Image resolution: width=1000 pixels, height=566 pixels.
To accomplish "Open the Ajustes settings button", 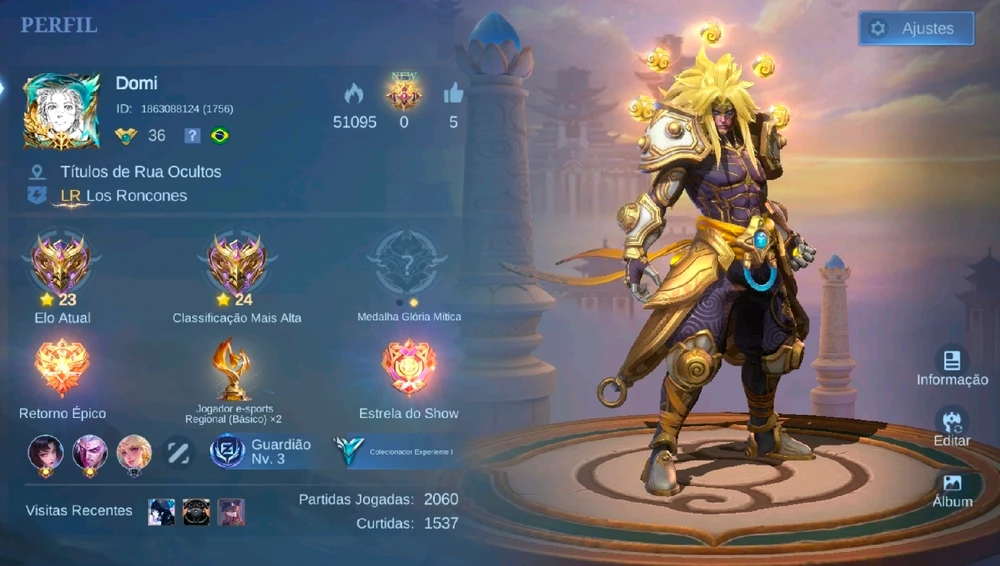I will [x=916, y=29].
